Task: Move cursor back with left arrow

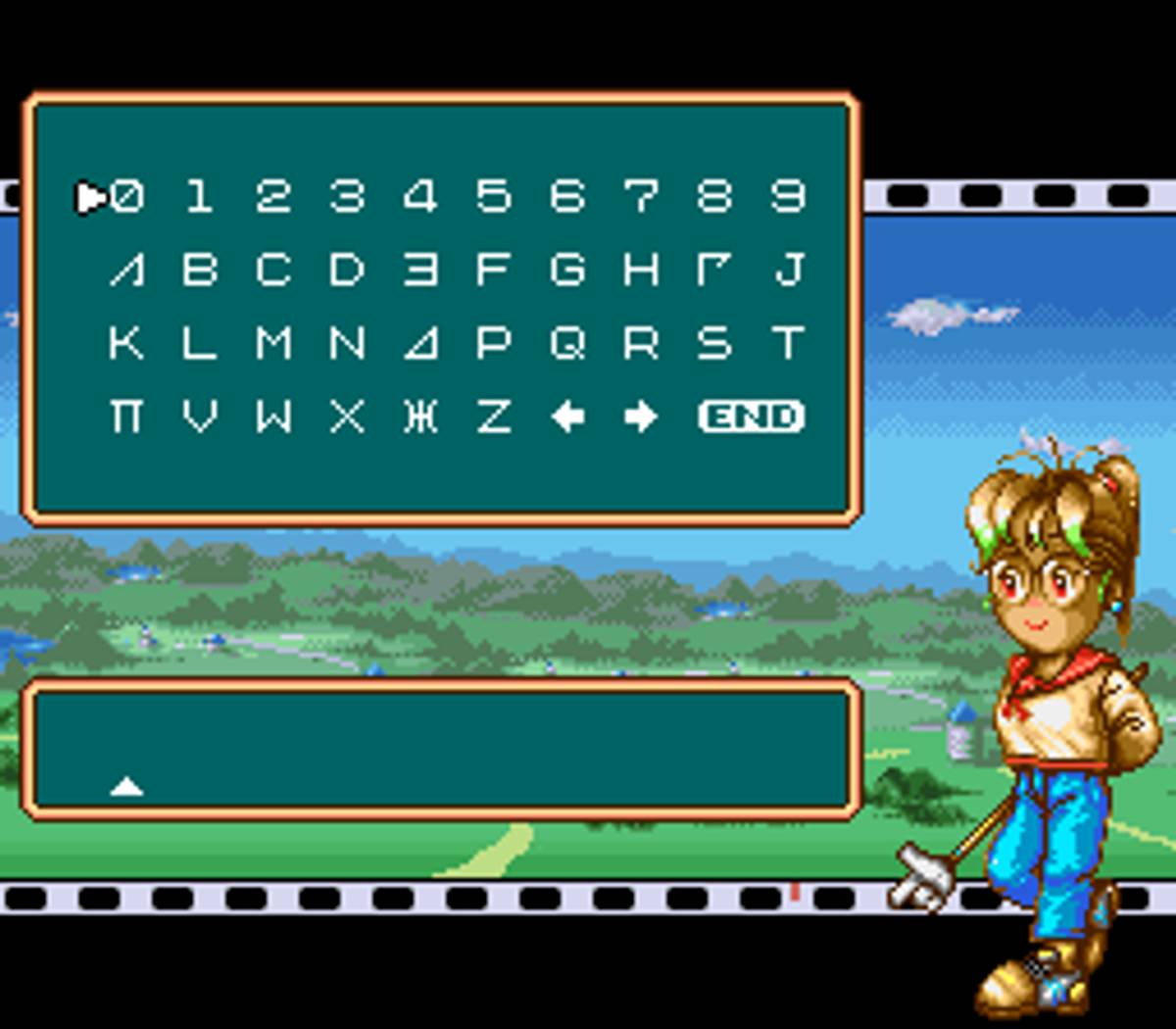Action: point(567,417)
